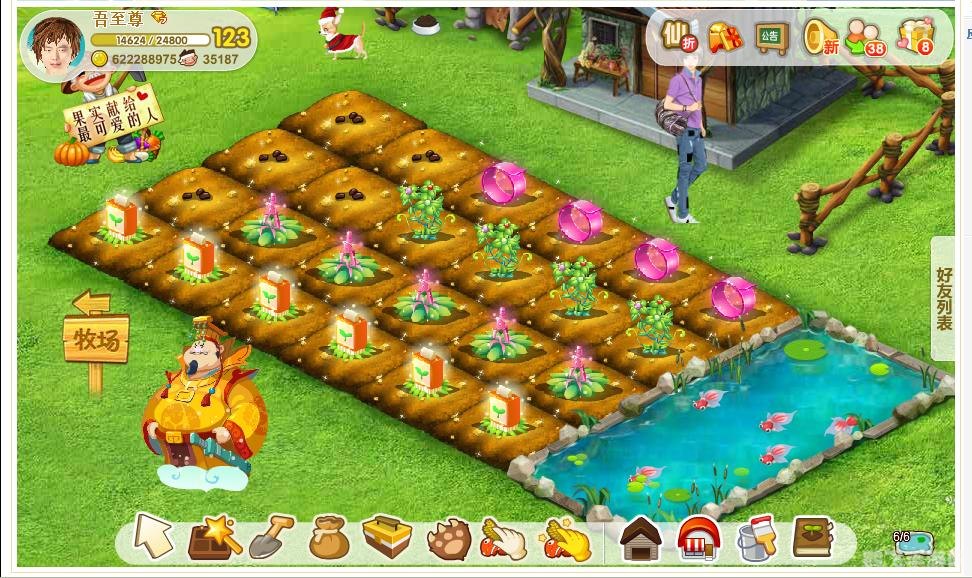Open the friends icon showing 38

coord(866,38)
